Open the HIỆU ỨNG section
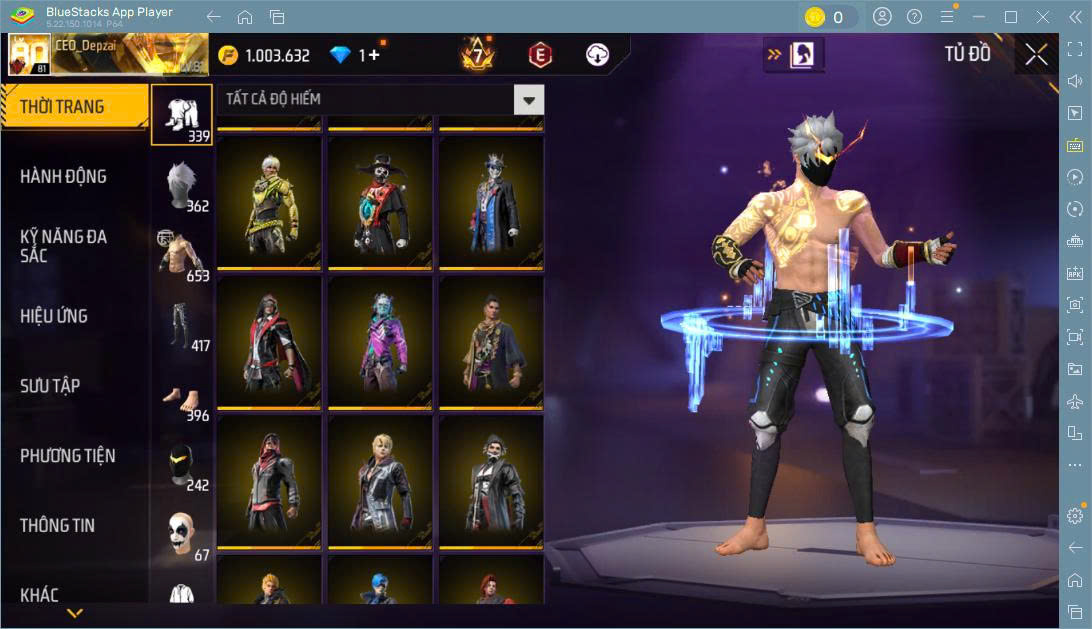The width and height of the screenshot is (1092, 629). 54,316
